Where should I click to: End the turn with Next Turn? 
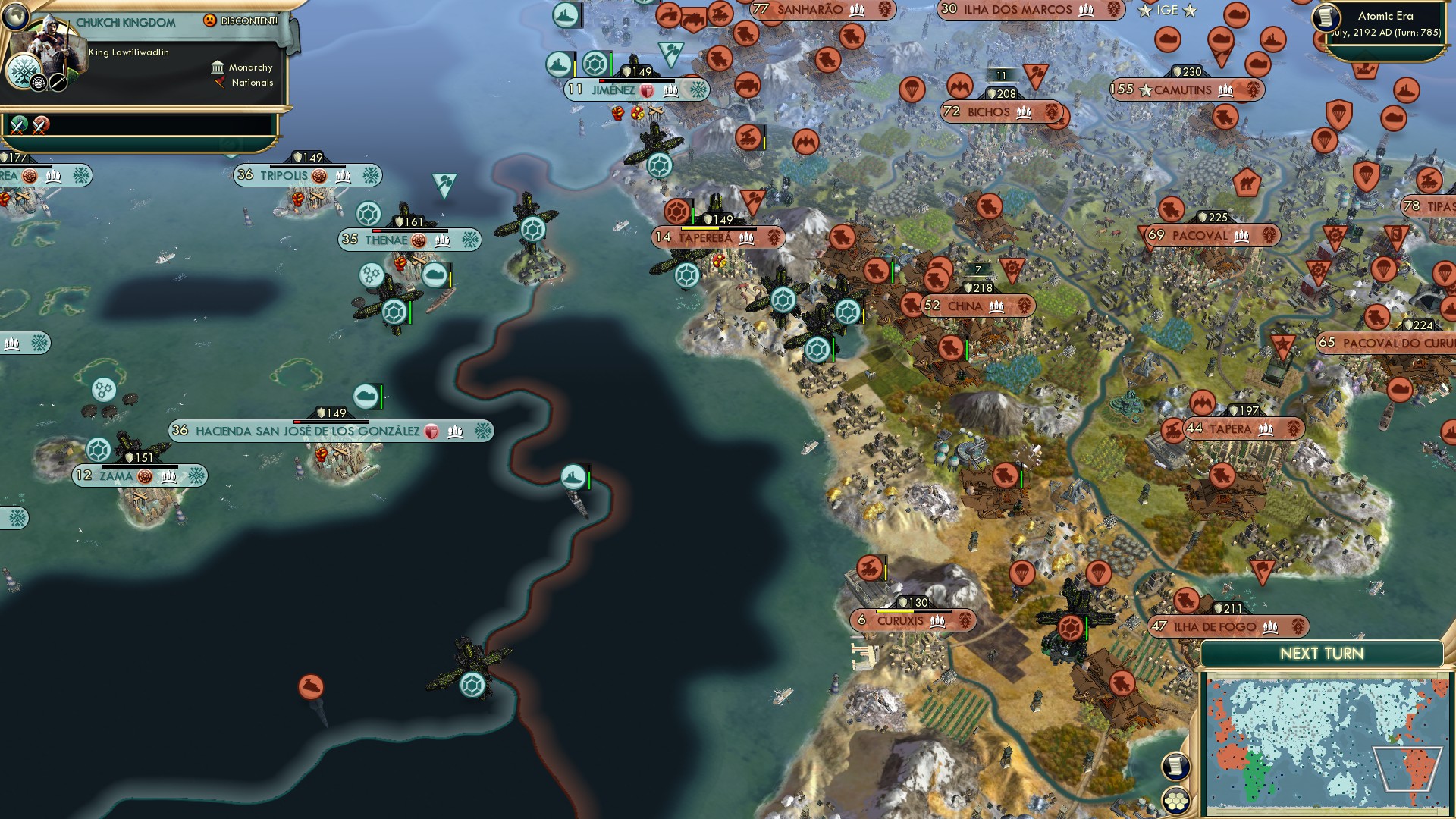[1321, 654]
